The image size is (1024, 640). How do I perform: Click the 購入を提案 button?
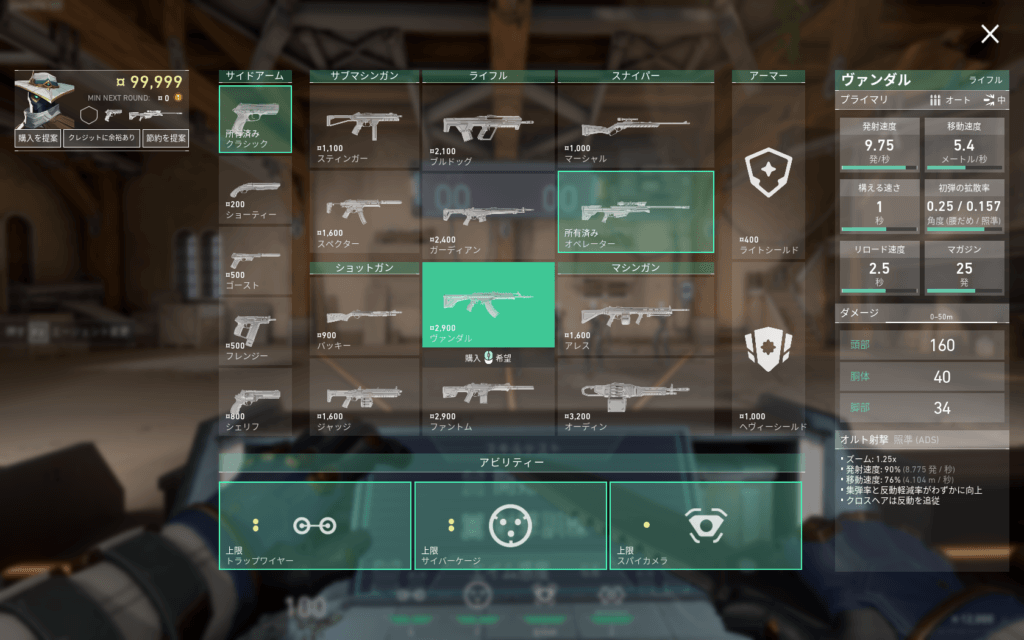click(38, 138)
